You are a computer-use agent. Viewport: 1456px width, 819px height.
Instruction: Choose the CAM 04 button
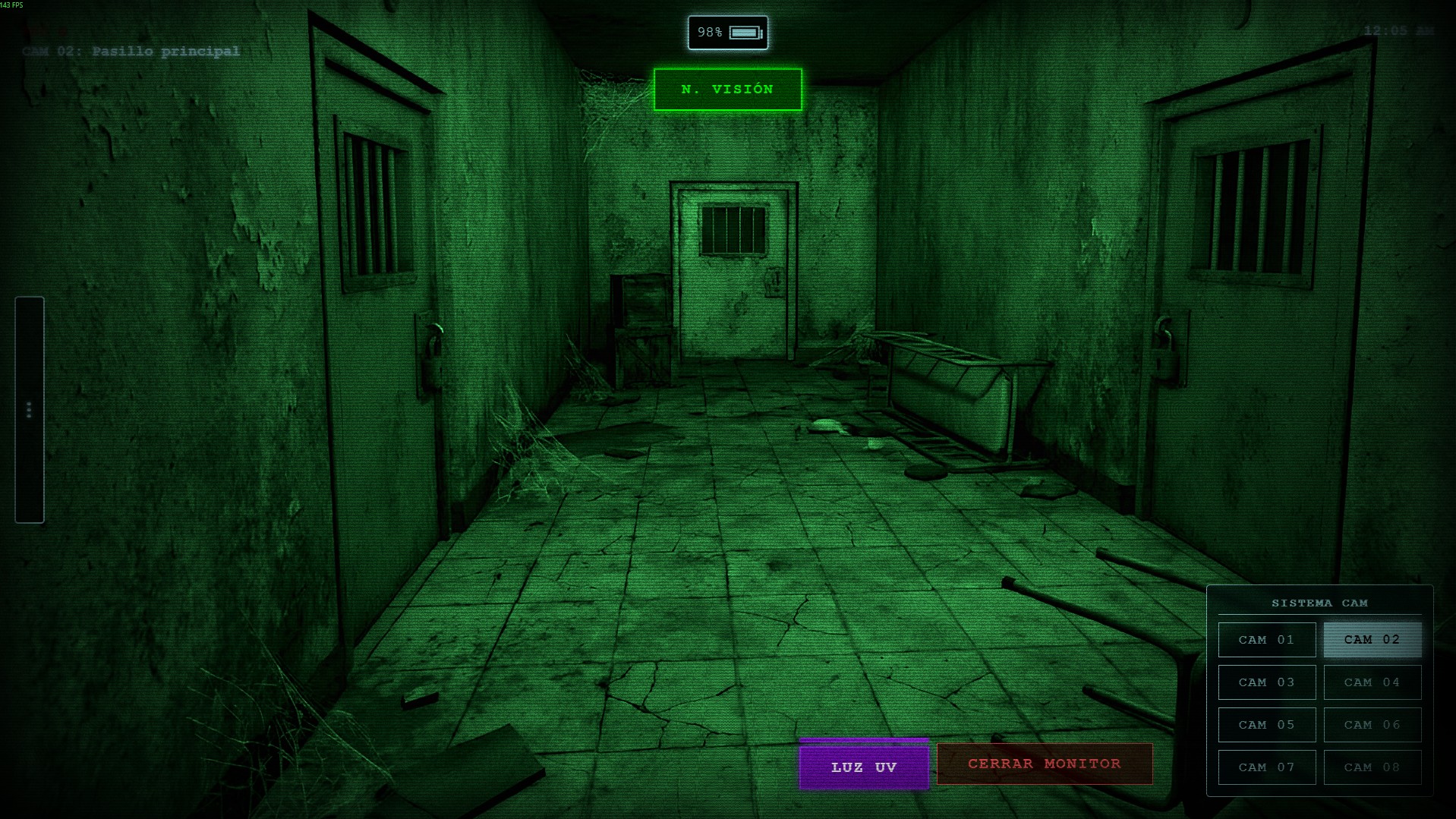1372,682
